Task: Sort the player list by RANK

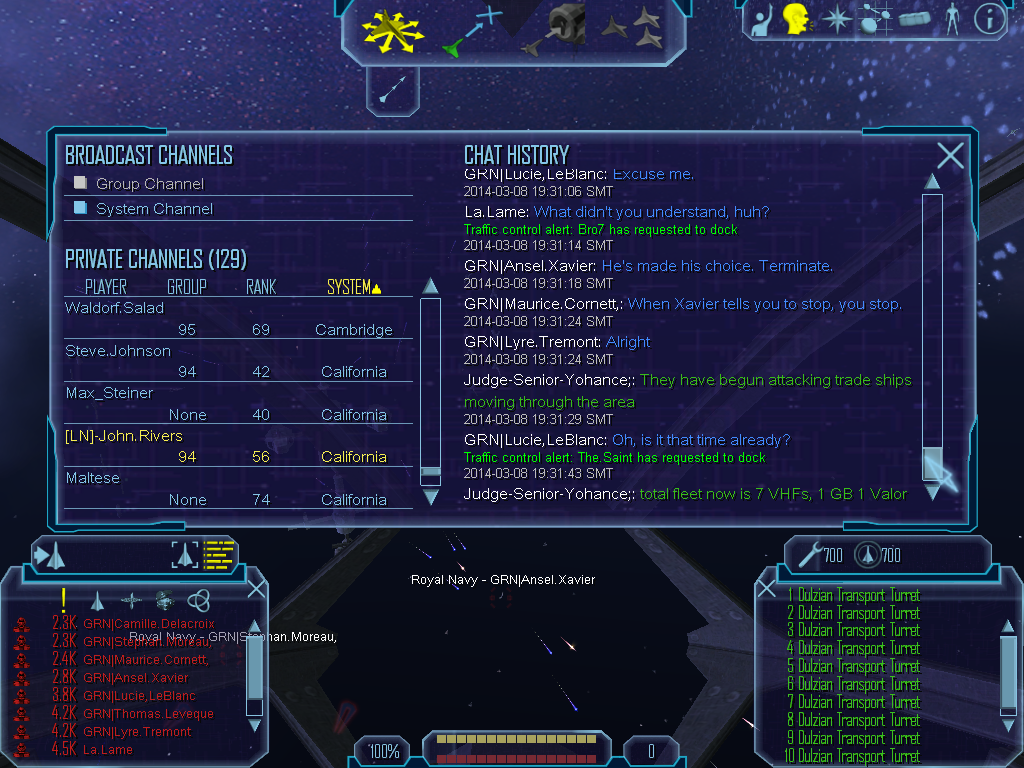Action: point(260,287)
